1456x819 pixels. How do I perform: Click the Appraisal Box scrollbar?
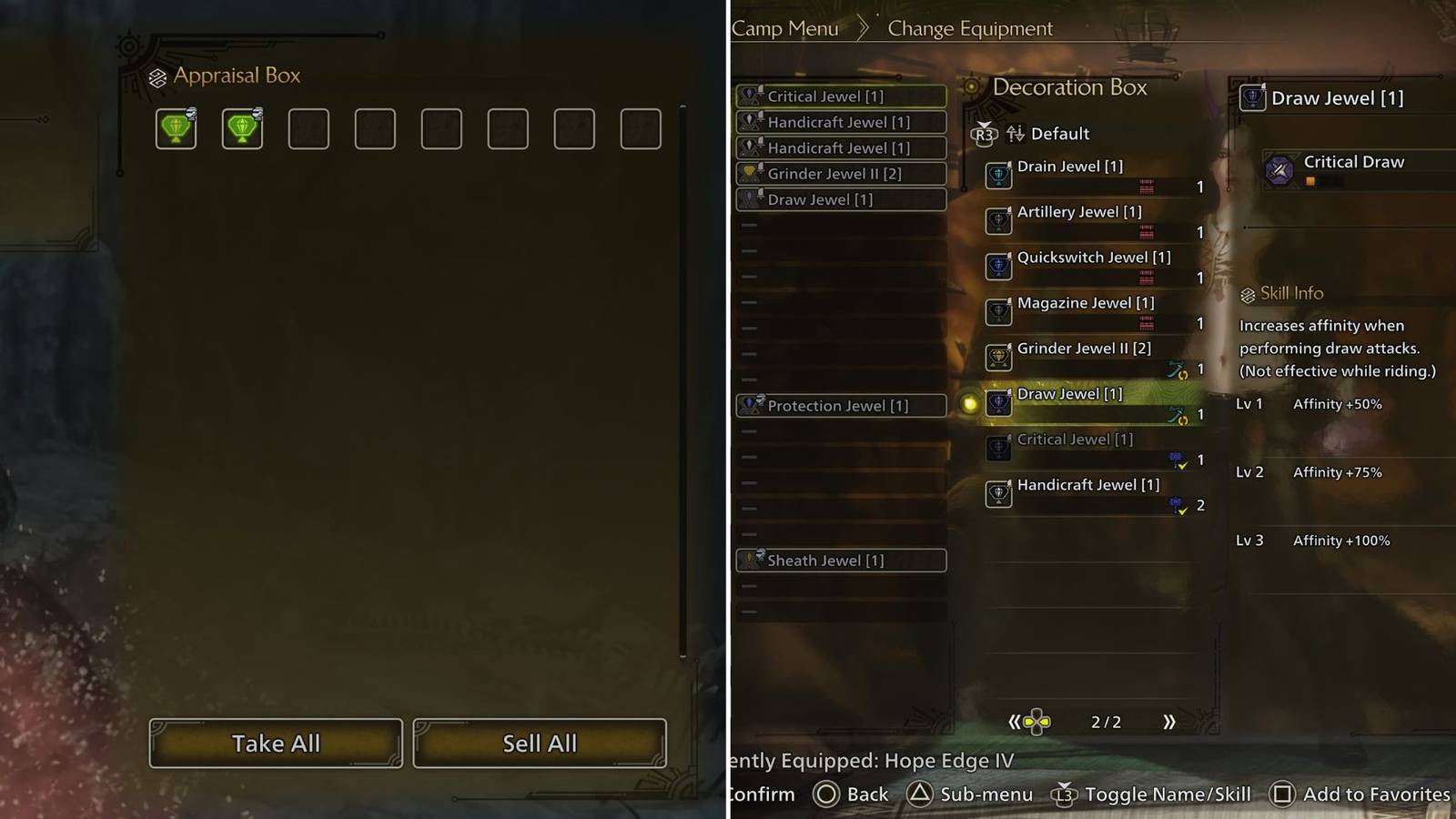coord(681,382)
